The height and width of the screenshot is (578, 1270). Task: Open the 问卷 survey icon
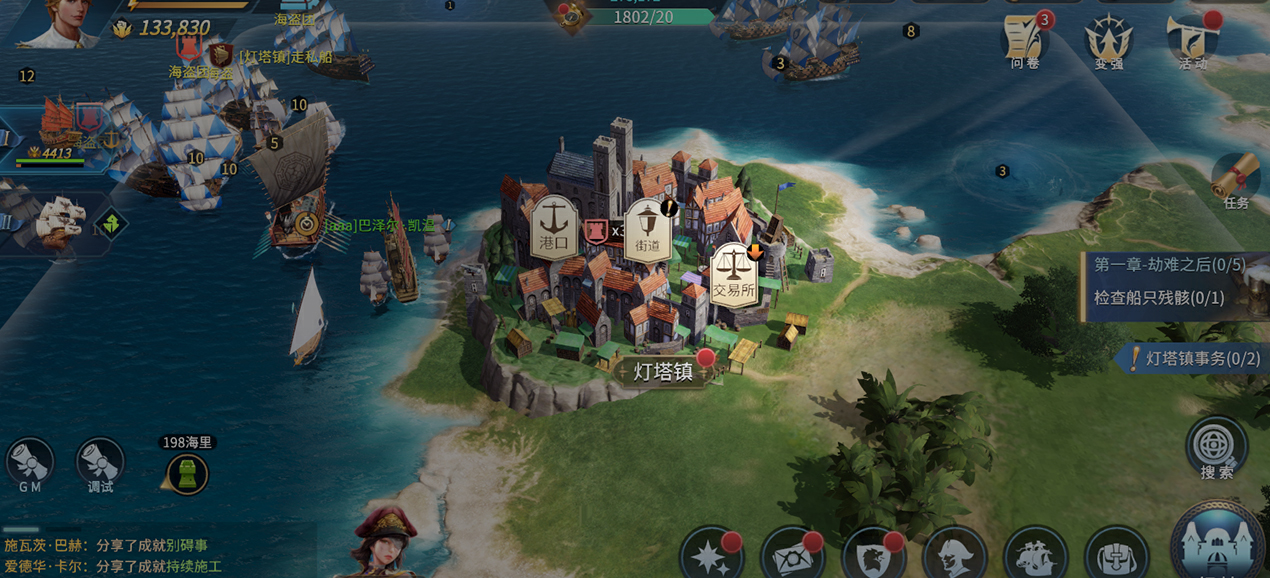(1025, 42)
